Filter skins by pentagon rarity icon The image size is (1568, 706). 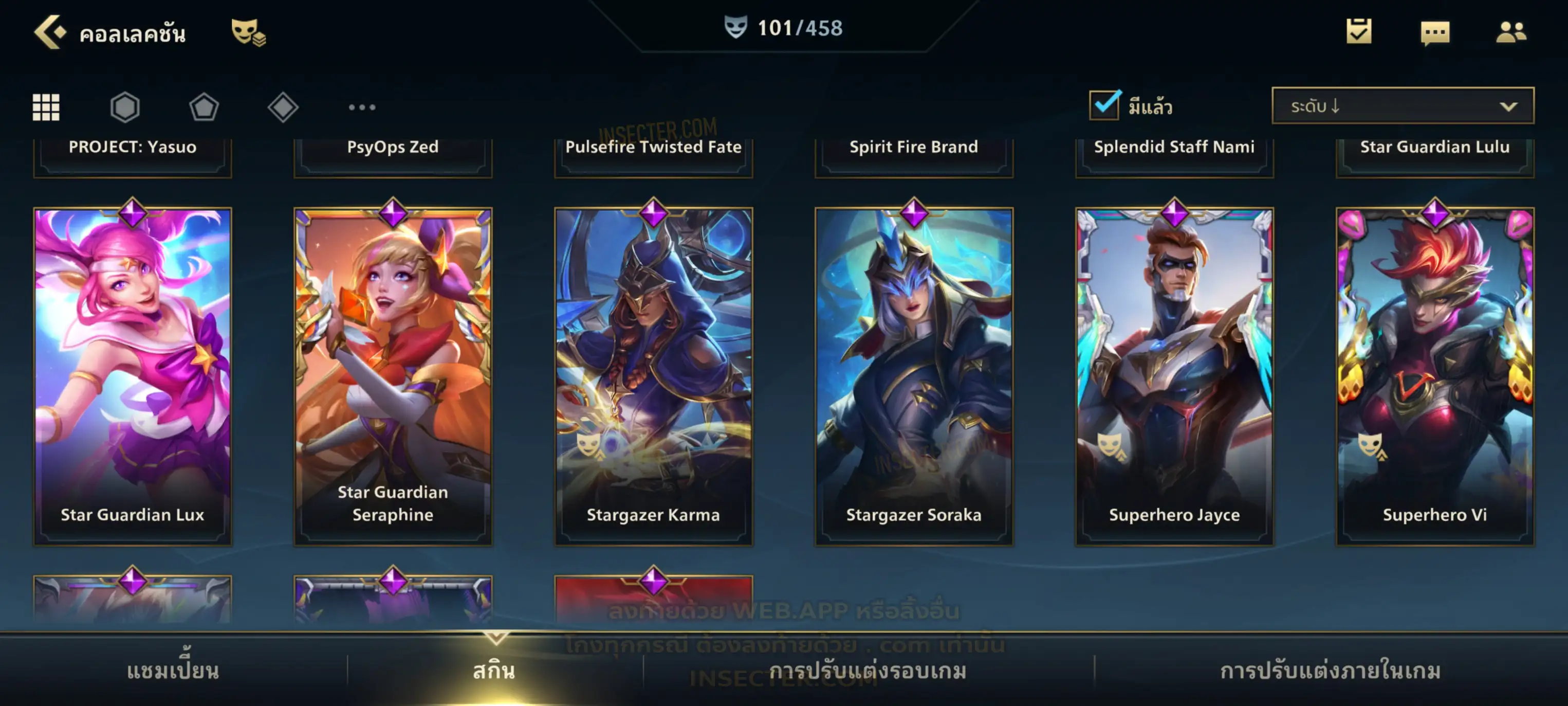tap(204, 107)
